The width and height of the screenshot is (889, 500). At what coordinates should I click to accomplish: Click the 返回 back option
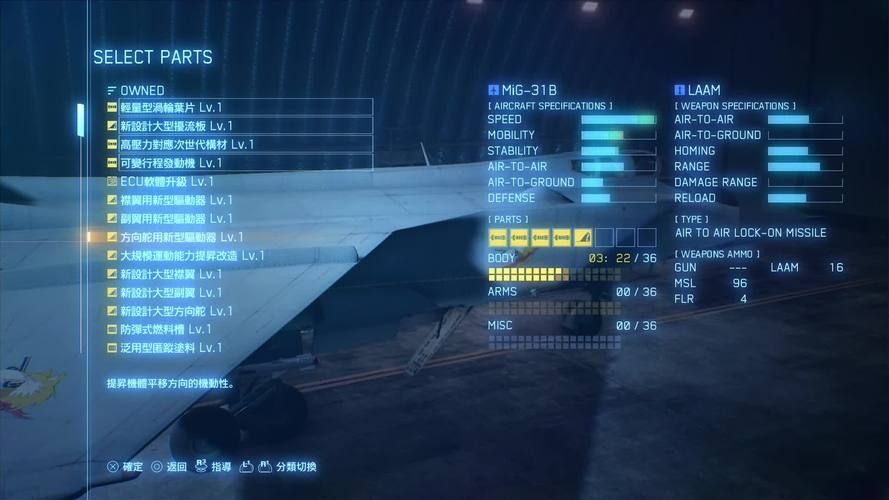(169, 467)
